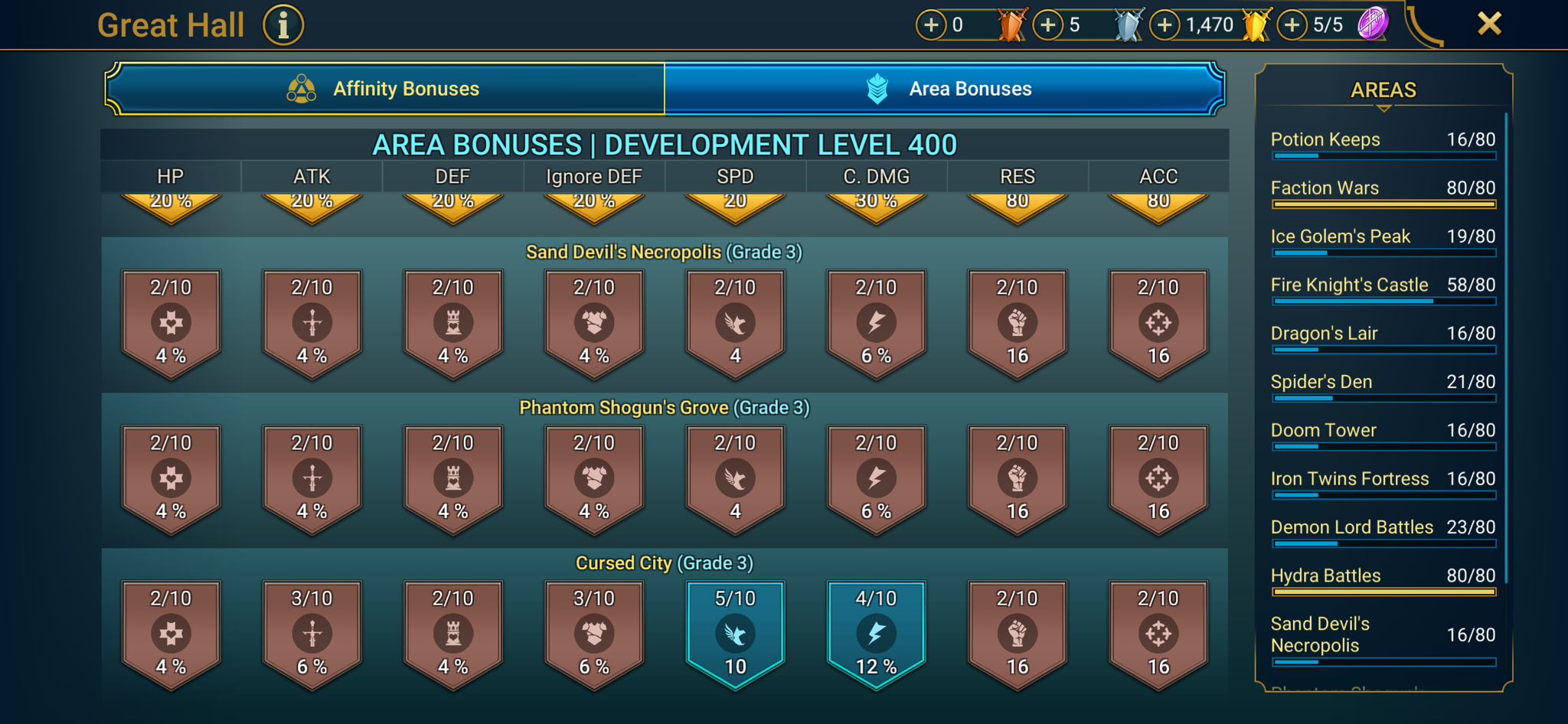Image resolution: width=1568 pixels, height=724 pixels.
Task: Click the Potion Keeps progress bar
Action: pyautogui.click(x=1382, y=156)
